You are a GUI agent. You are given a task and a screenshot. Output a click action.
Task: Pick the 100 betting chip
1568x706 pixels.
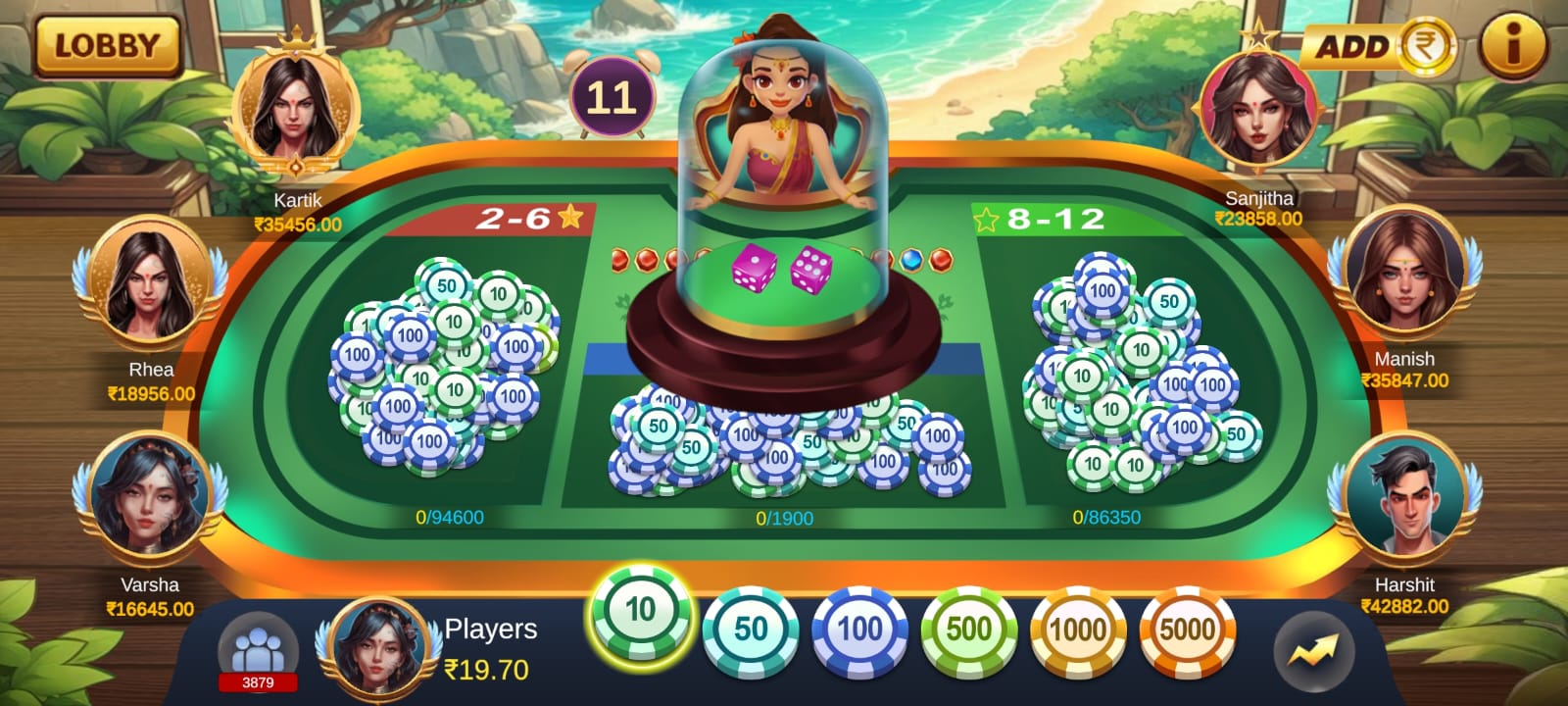tap(859, 629)
